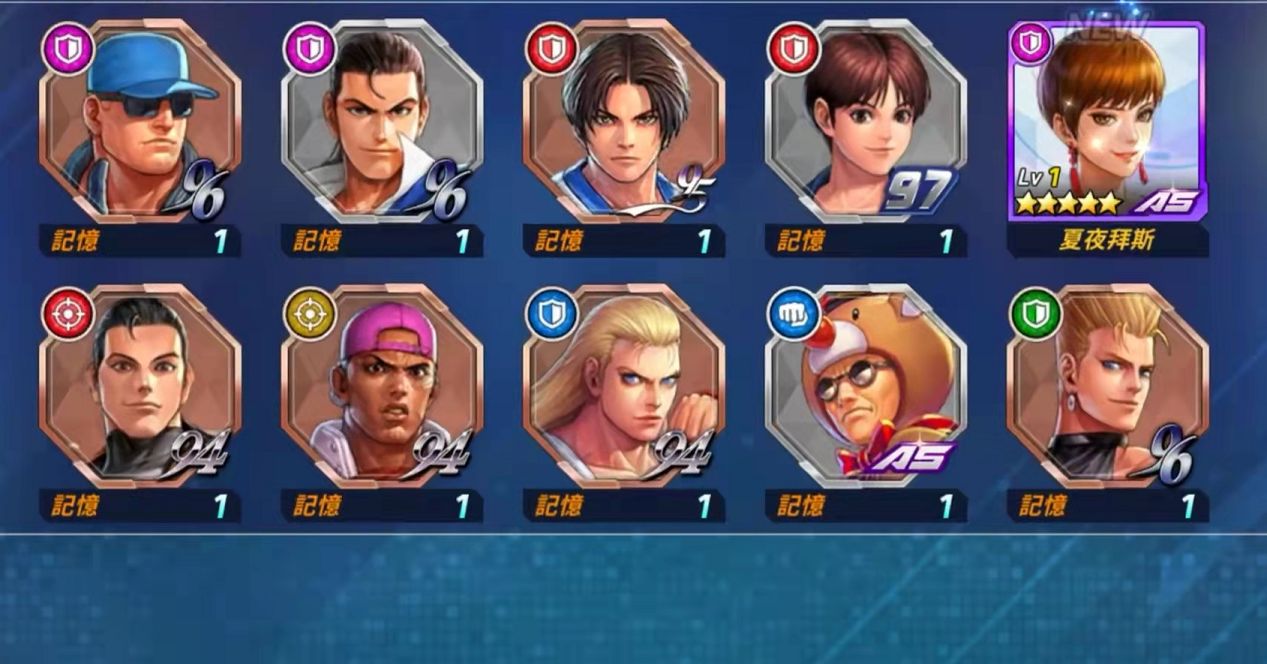Screen dimensions: 1267x664
Task: Select the slicked black hair fighter memory
Action: [x=140, y=388]
